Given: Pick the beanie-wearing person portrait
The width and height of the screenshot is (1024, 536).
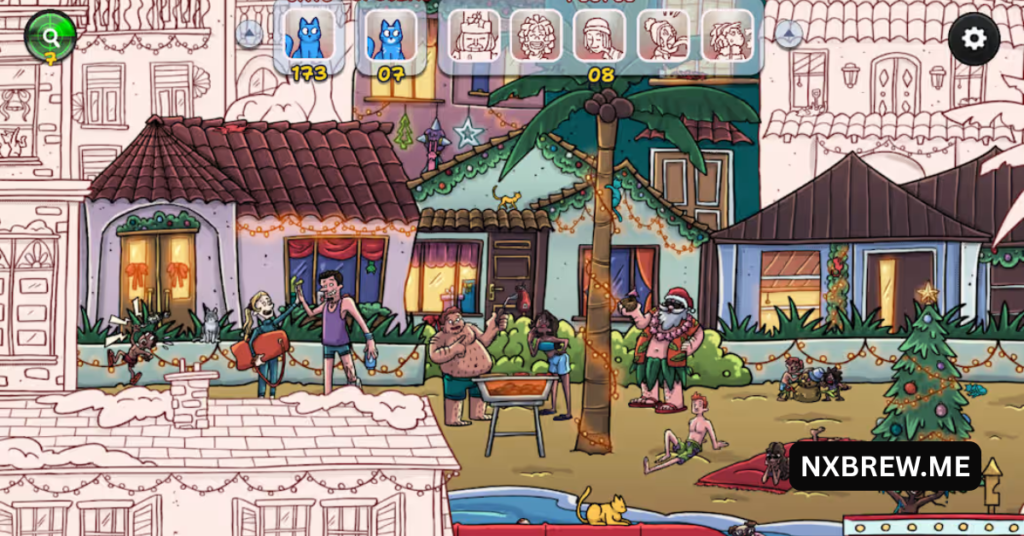Looking at the screenshot, I should click(x=600, y=37).
